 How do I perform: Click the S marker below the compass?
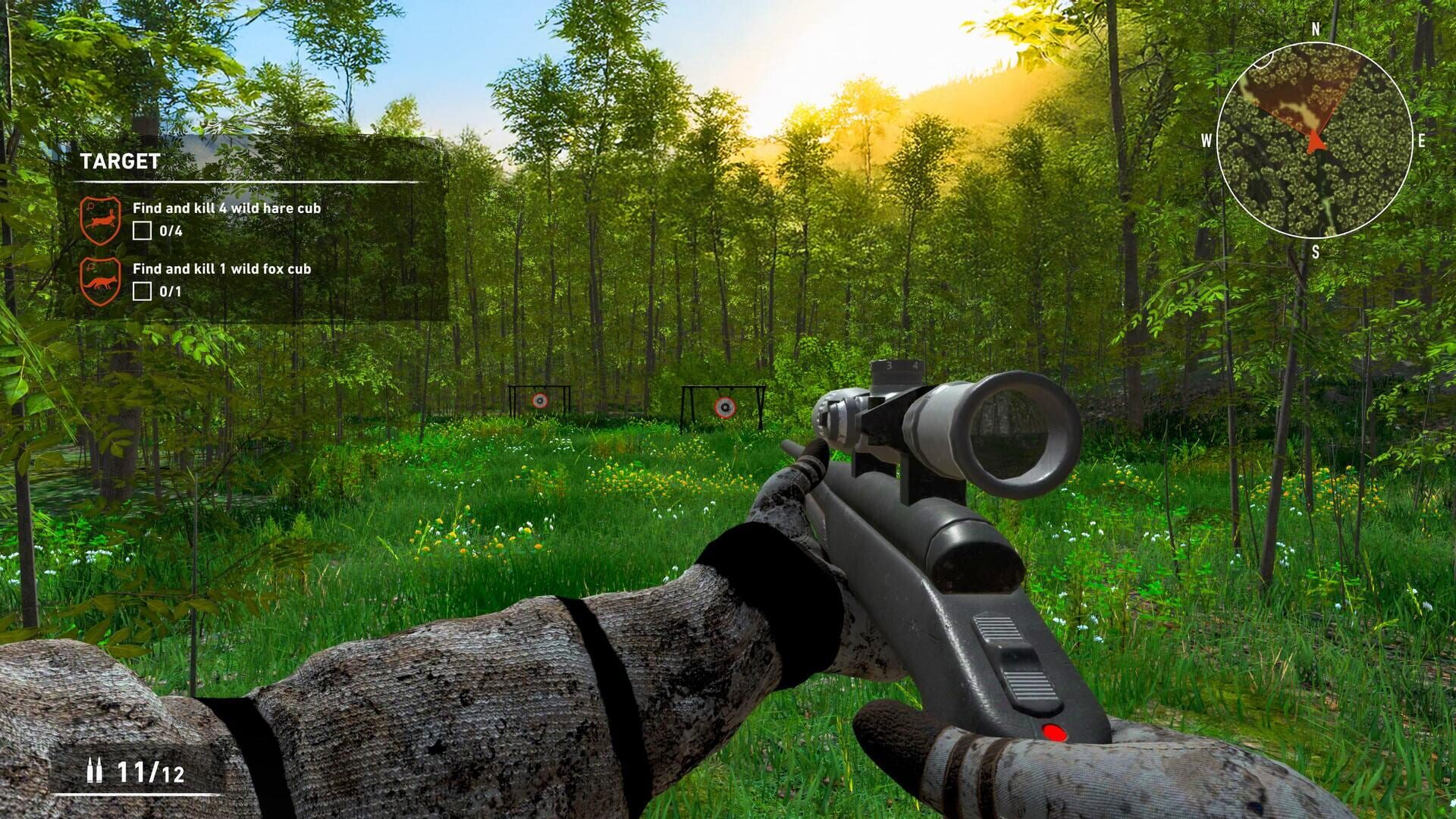pos(1316,252)
